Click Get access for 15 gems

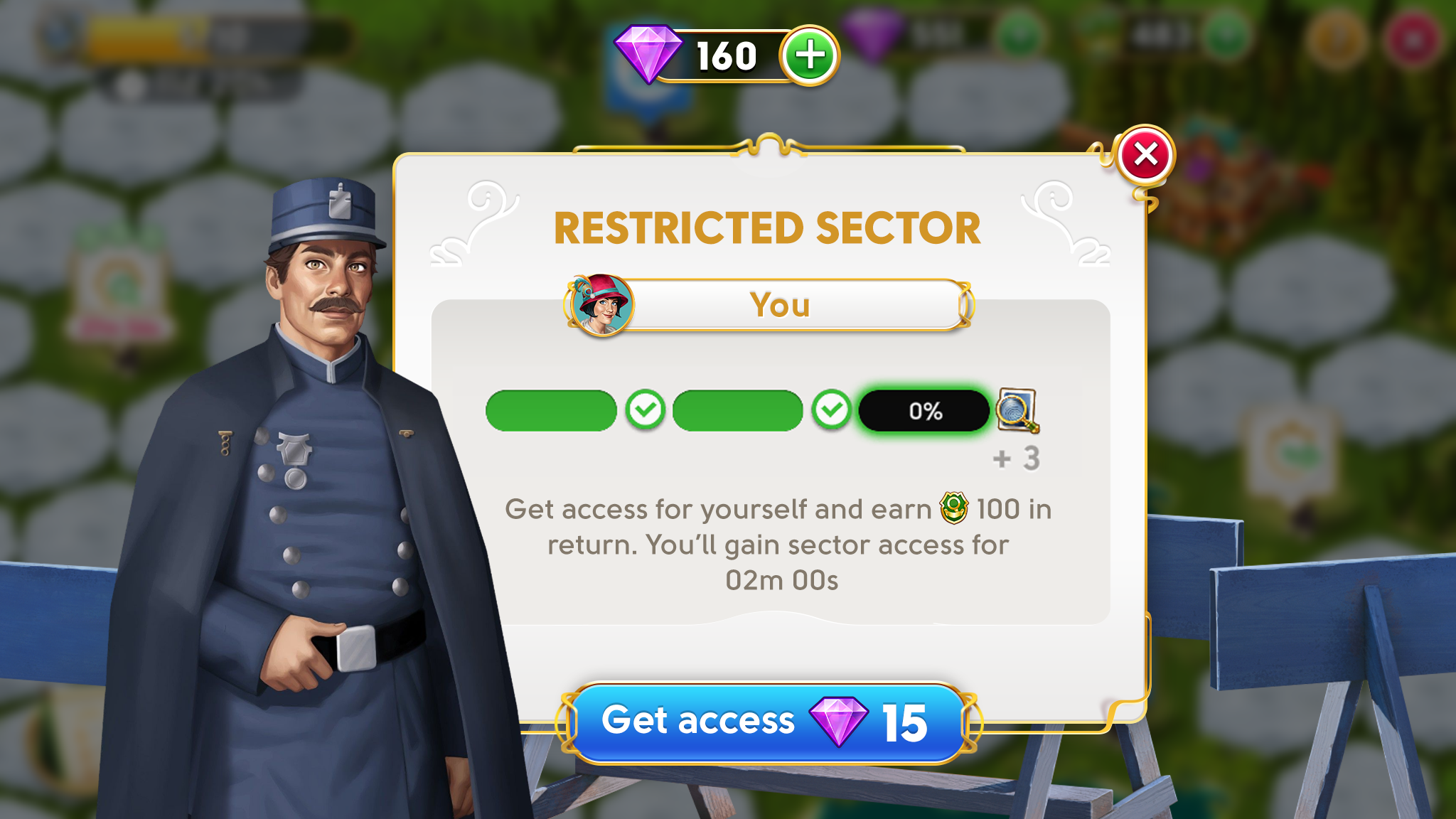click(x=766, y=722)
